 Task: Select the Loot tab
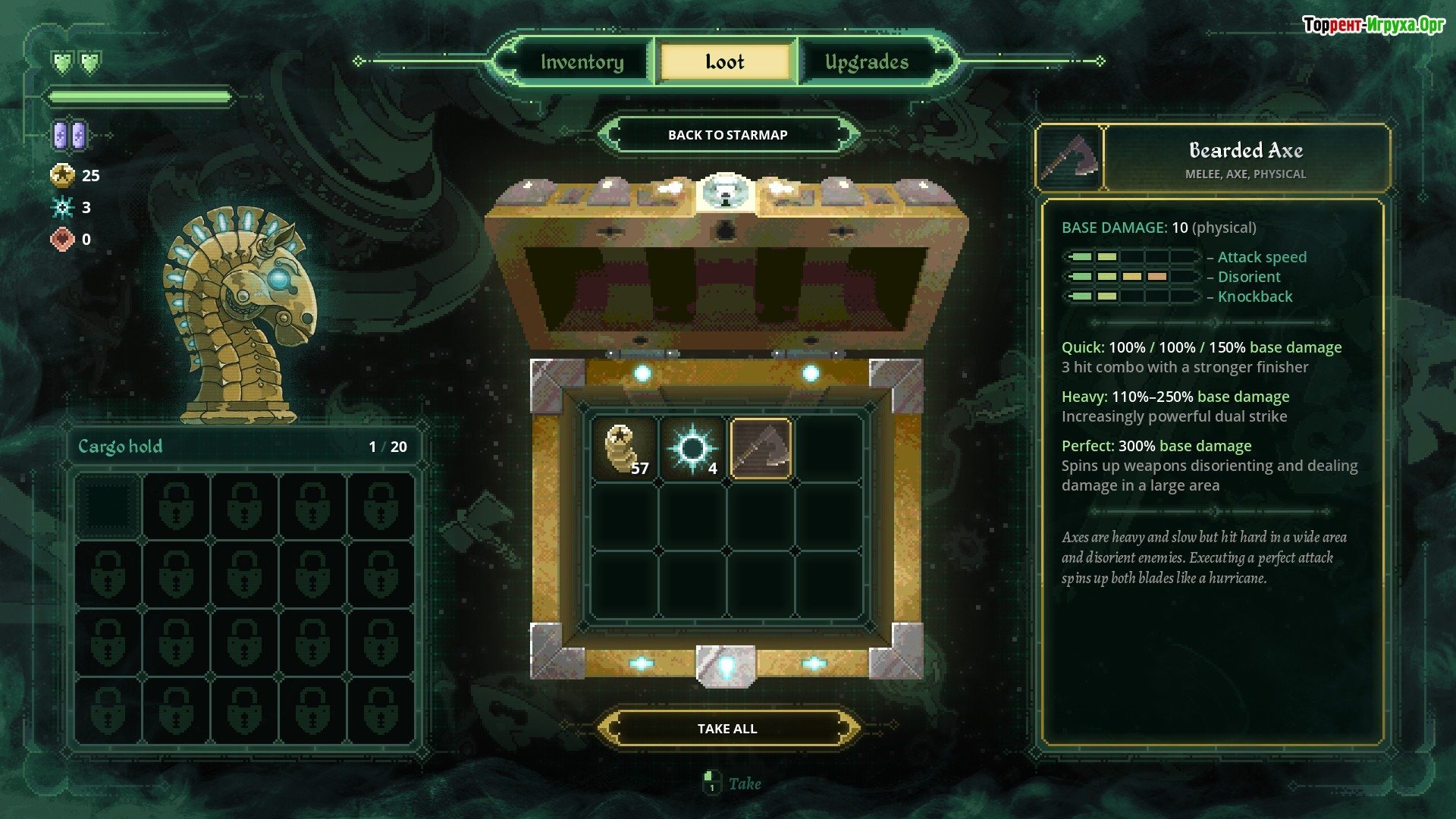click(725, 62)
